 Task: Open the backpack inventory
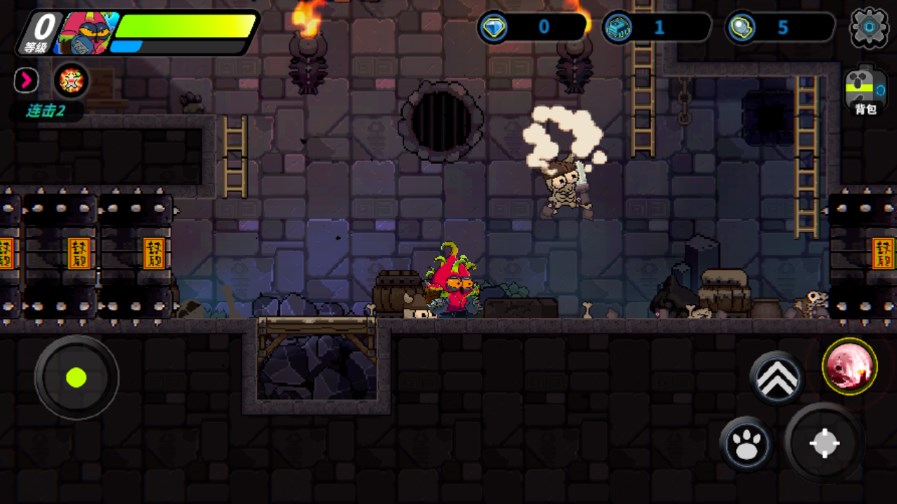(865, 92)
